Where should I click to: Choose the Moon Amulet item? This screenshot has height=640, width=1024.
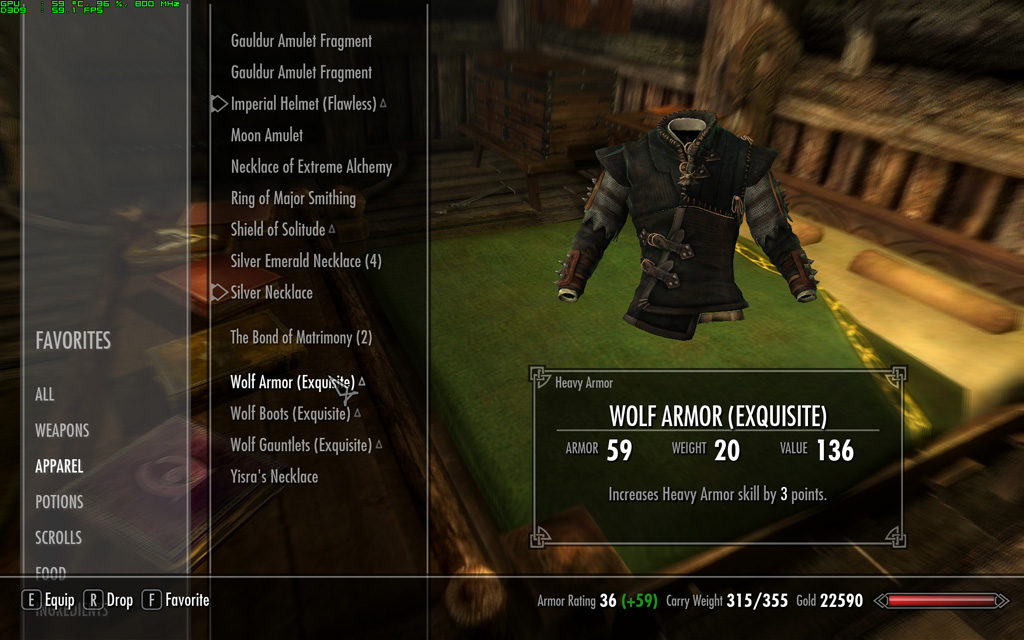[267, 135]
